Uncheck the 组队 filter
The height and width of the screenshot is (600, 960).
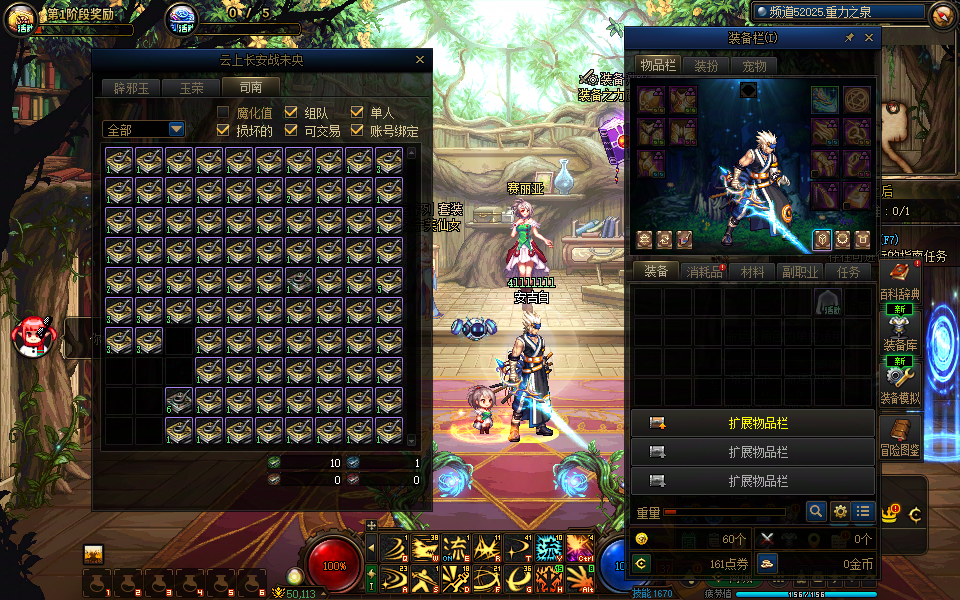[x=292, y=113]
